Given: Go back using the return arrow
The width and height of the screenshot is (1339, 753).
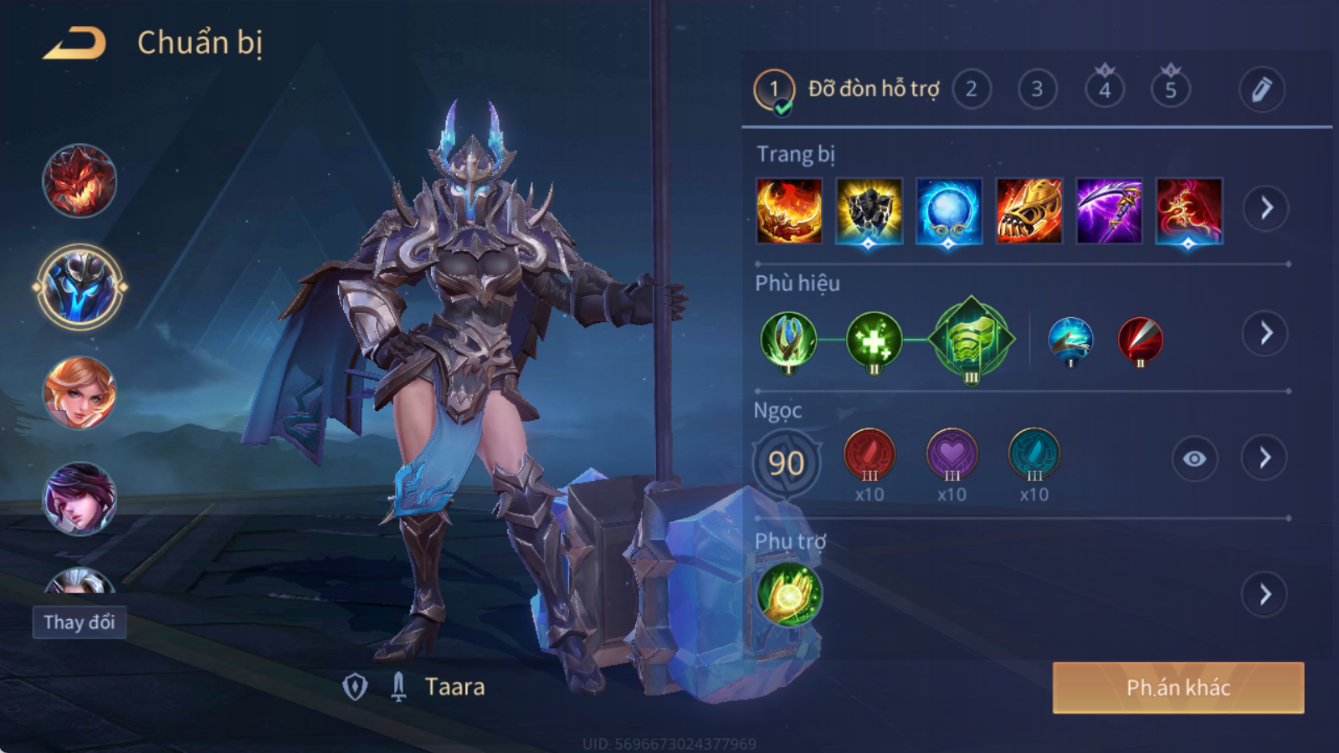Looking at the screenshot, I should point(75,44).
